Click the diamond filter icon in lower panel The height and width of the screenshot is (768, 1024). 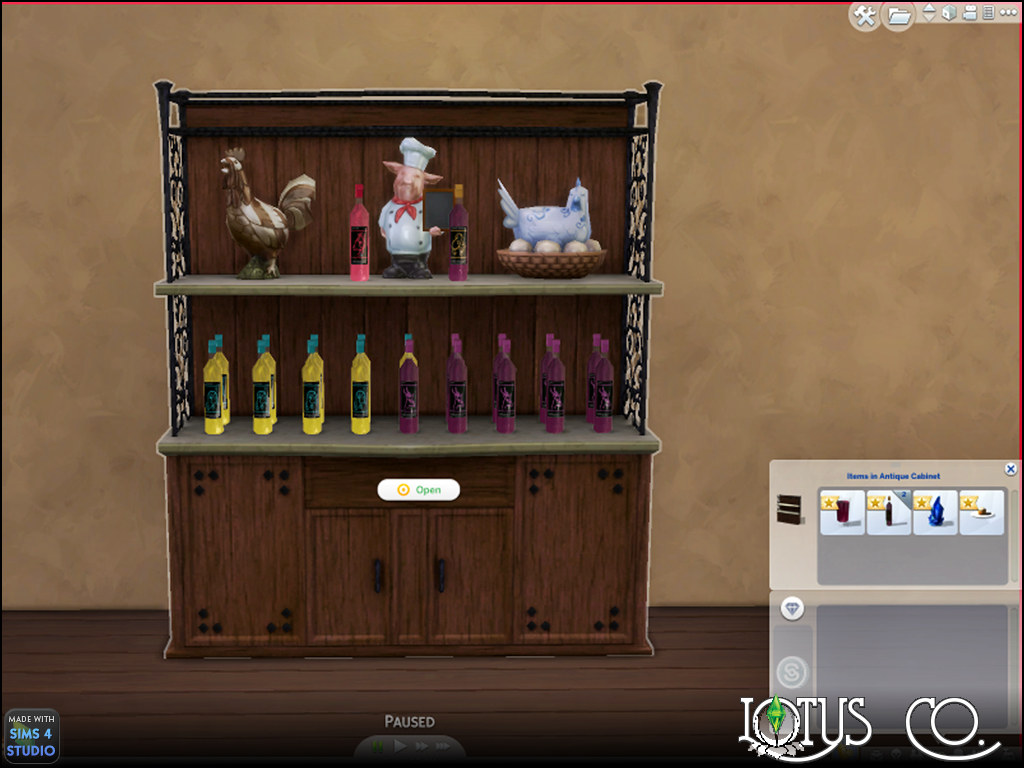click(x=793, y=609)
